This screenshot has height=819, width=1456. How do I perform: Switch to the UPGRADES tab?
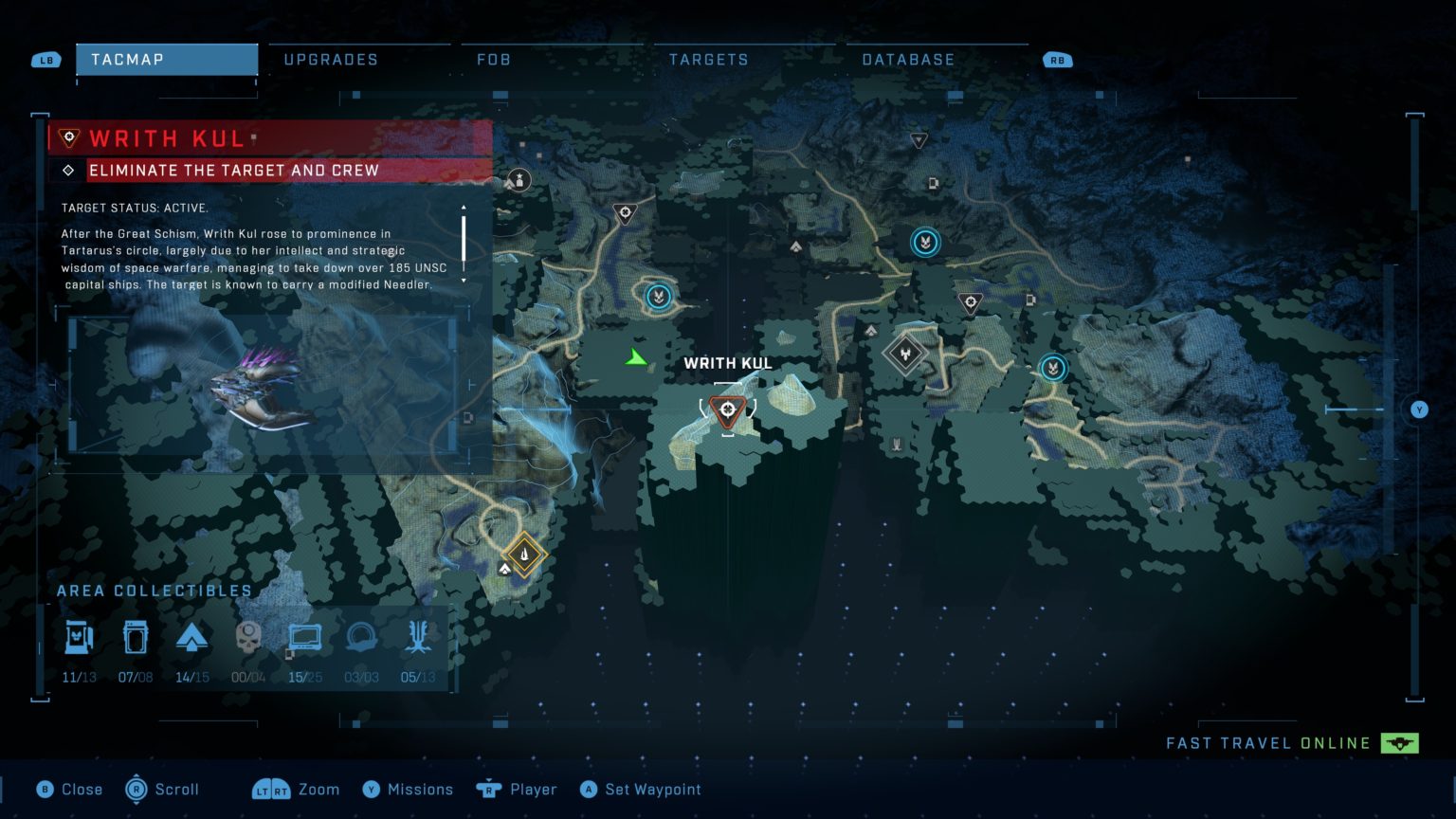[329, 59]
